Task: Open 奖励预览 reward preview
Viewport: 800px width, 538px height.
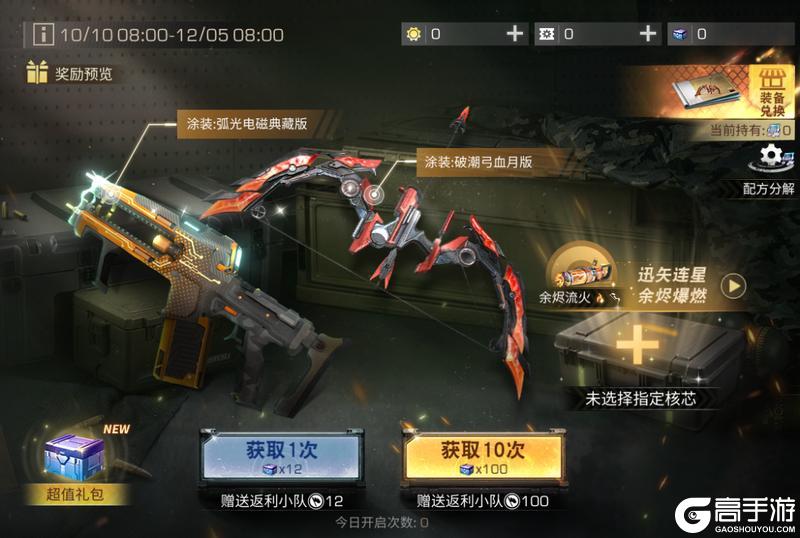Action: (70, 73)
